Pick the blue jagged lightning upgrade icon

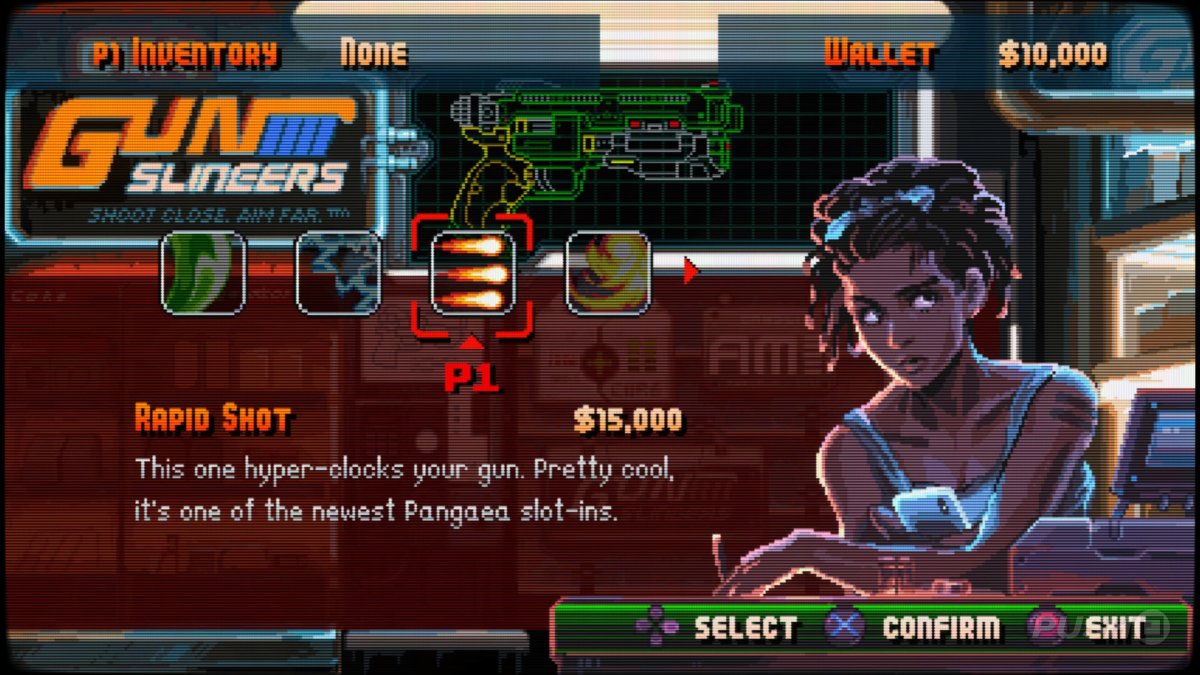tap(338, 273)
